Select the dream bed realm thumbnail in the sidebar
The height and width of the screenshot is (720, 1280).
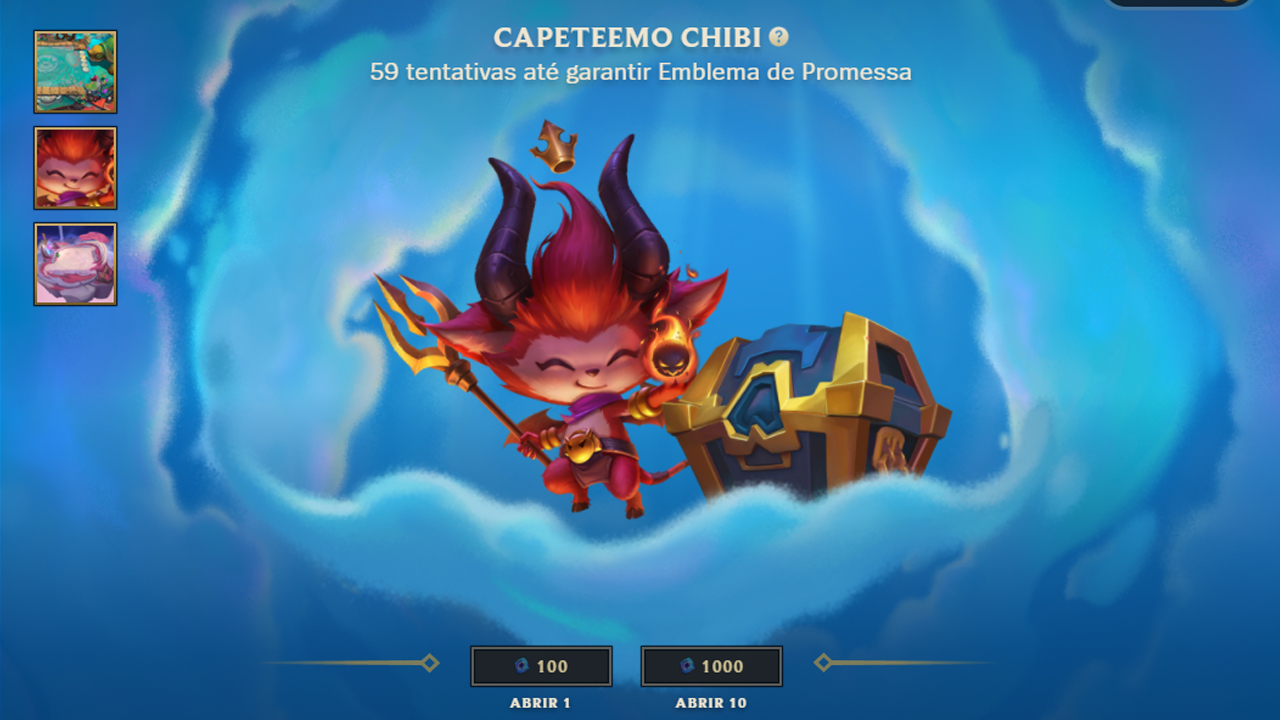[x=74, y=264]
